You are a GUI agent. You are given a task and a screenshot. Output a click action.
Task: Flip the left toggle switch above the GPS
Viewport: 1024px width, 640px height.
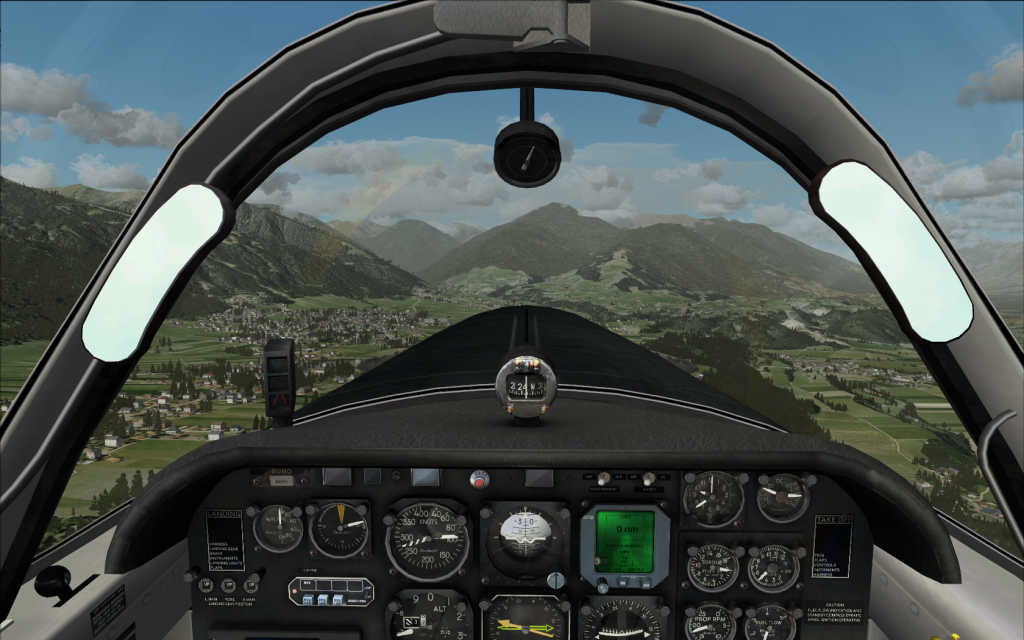(x=604, y=479)
